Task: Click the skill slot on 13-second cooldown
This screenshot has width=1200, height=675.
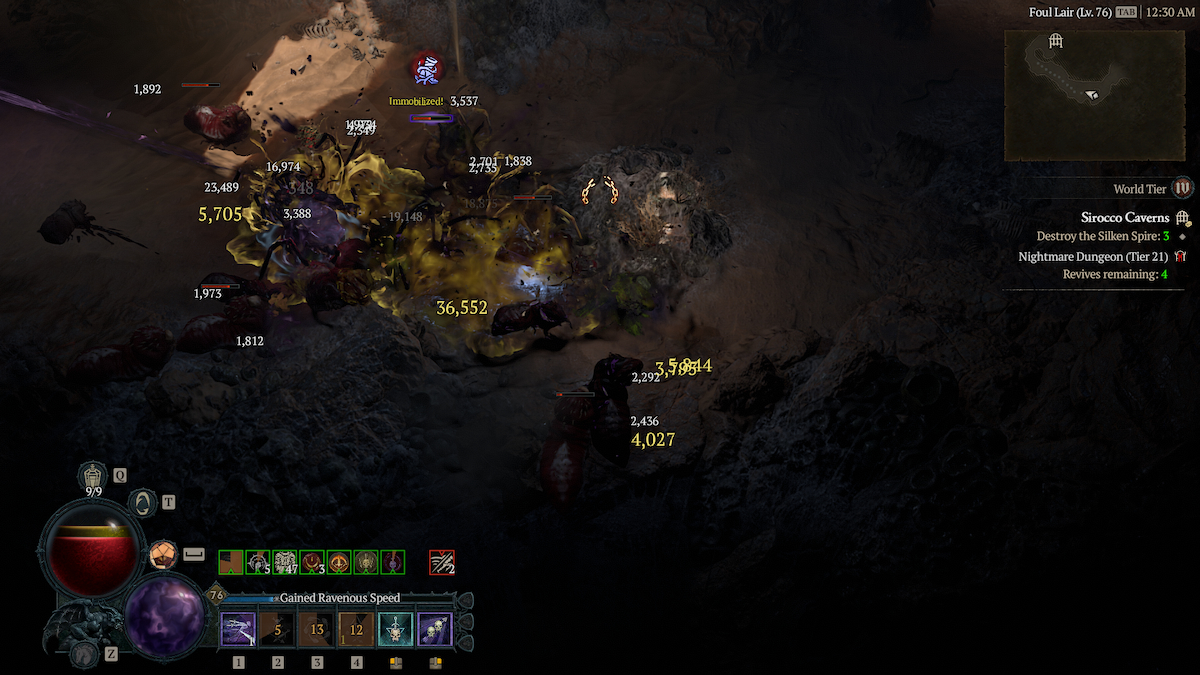Action: tap(317, 630)
